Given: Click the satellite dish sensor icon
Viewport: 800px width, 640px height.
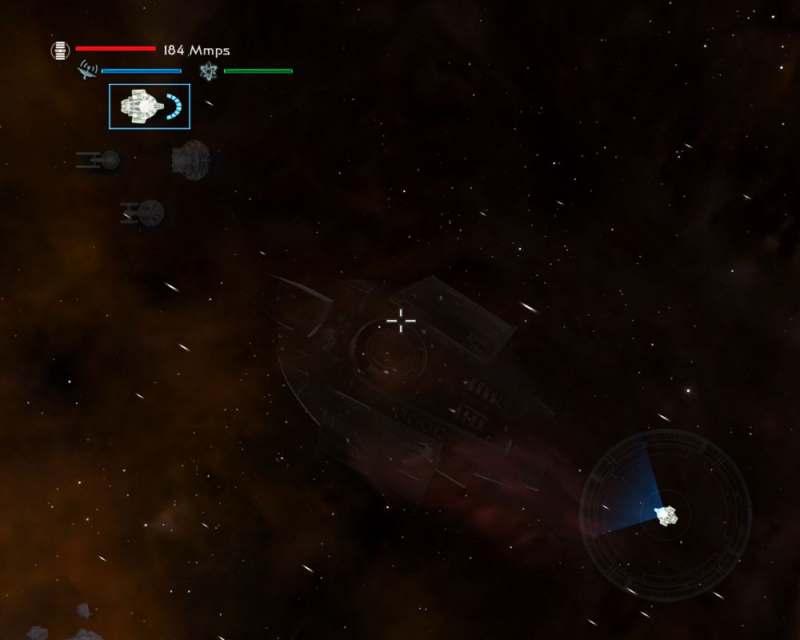Looking at the screenshot, I should 87,71.
